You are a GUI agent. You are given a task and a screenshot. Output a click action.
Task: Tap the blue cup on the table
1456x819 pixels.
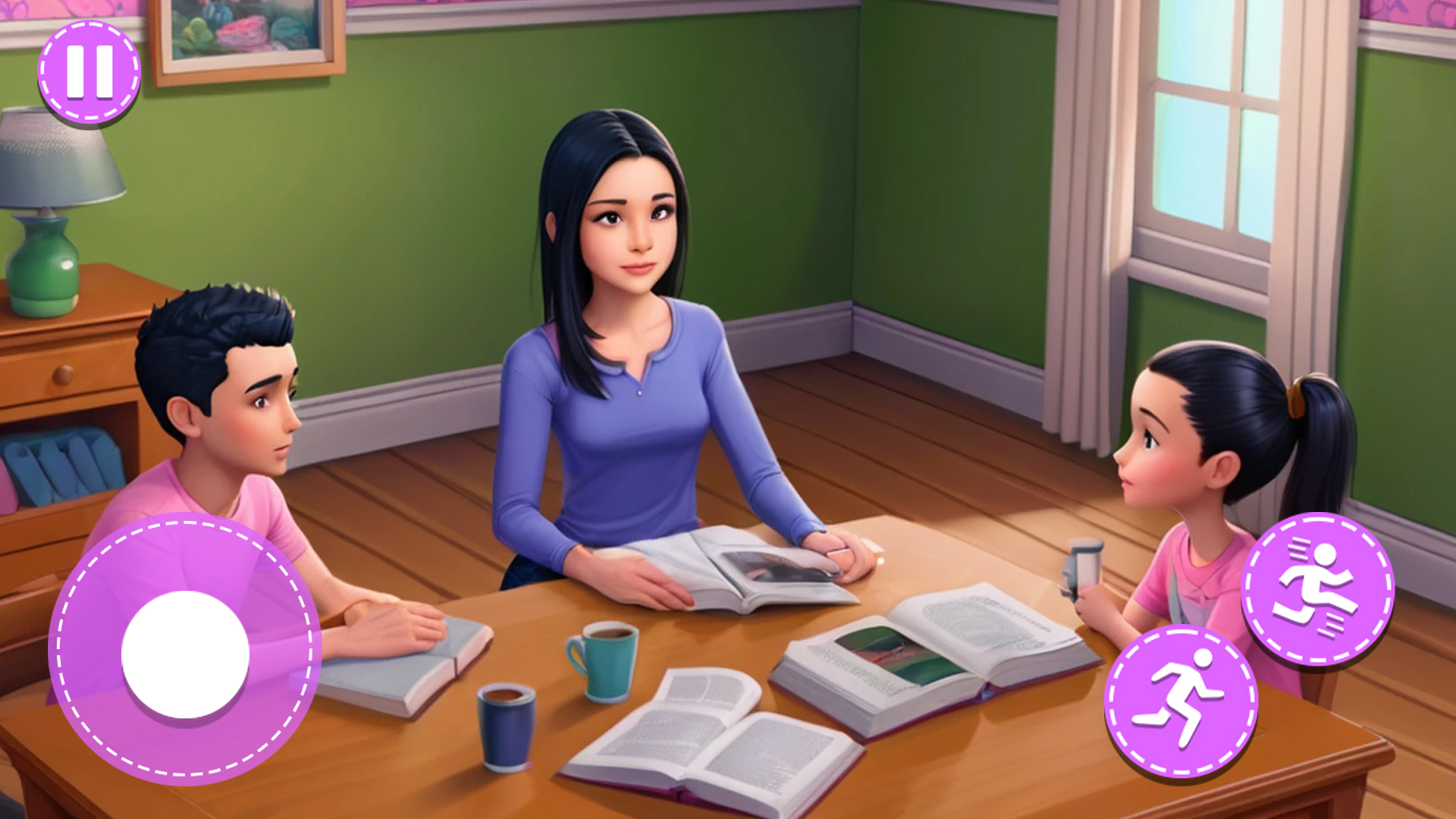click(x=504, y=724)
